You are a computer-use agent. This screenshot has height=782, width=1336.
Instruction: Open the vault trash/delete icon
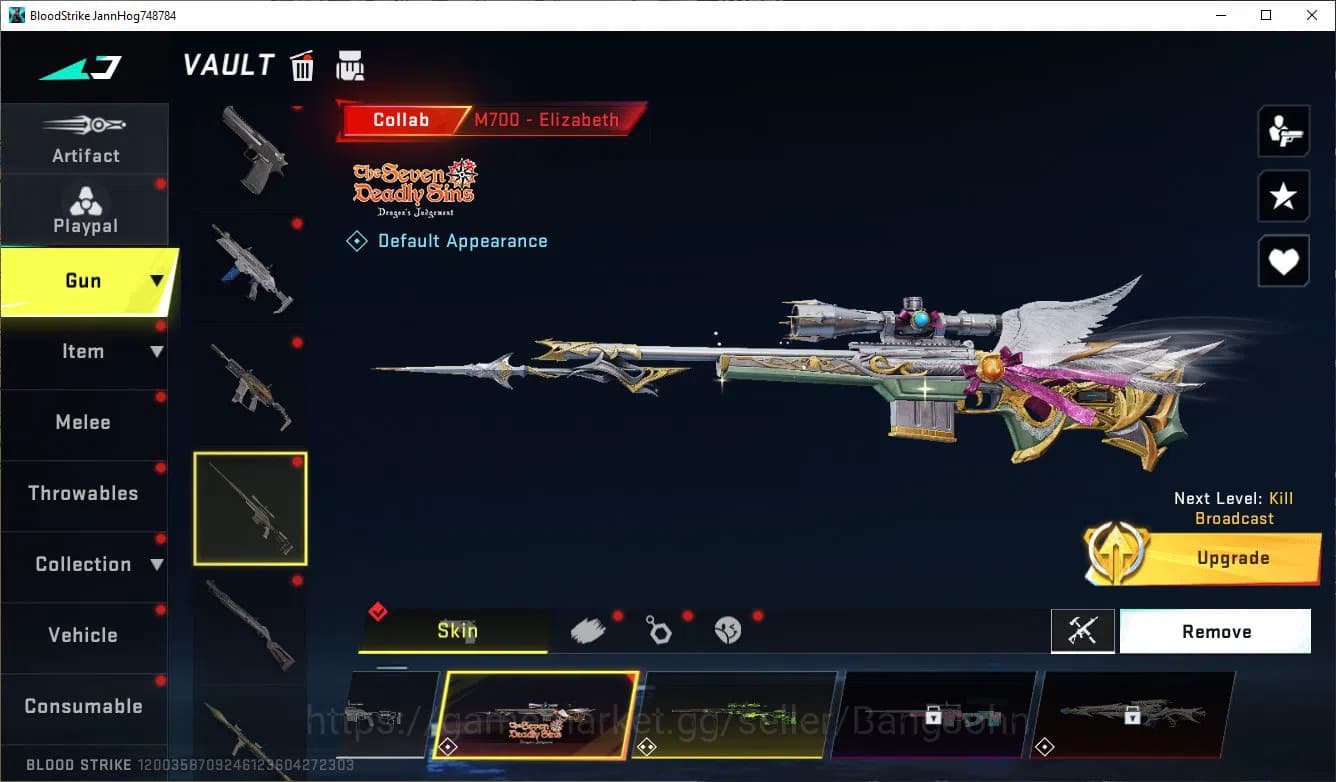pos(302,65)
